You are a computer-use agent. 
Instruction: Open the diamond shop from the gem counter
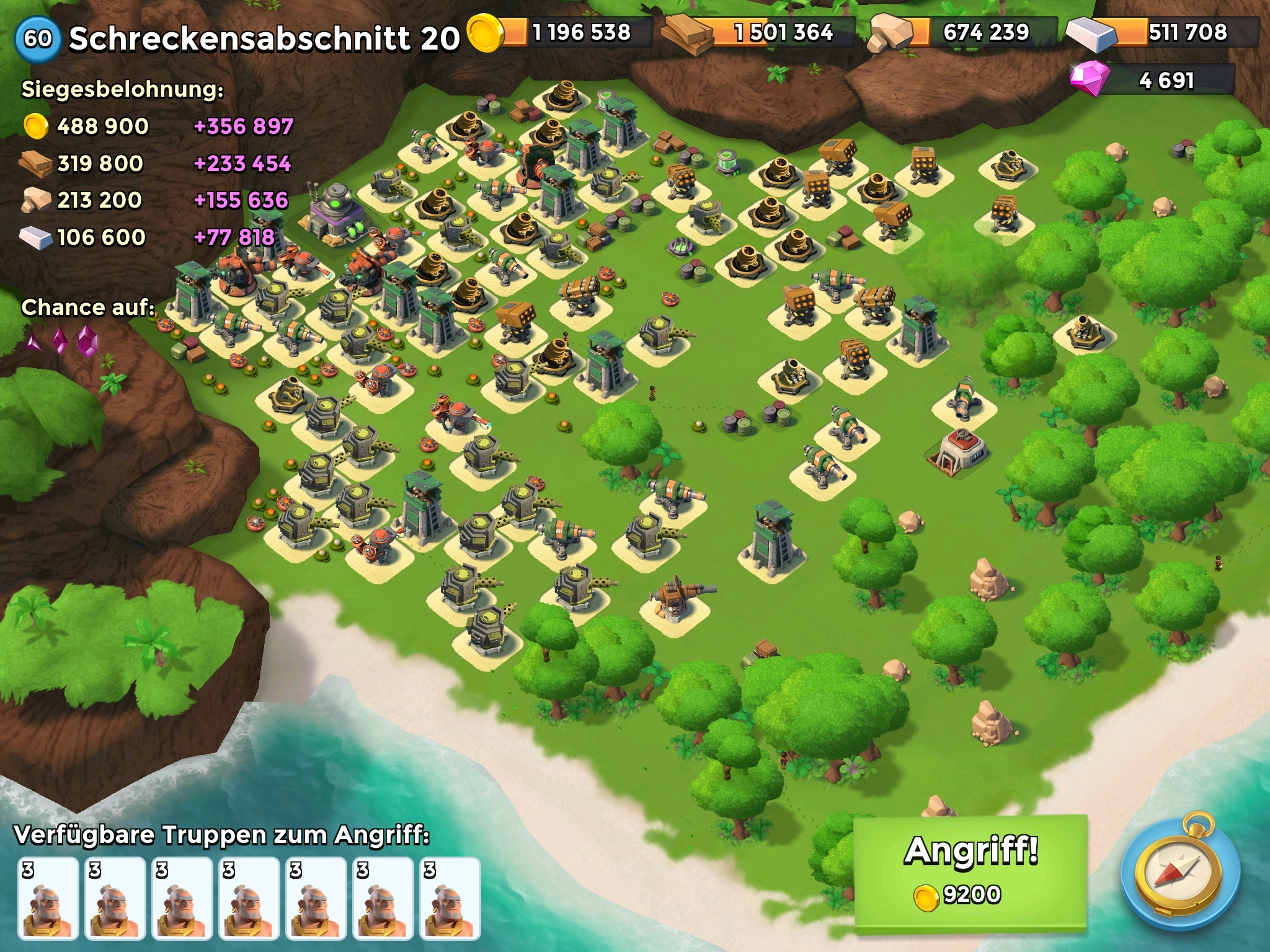click(x=1151, y=81)
